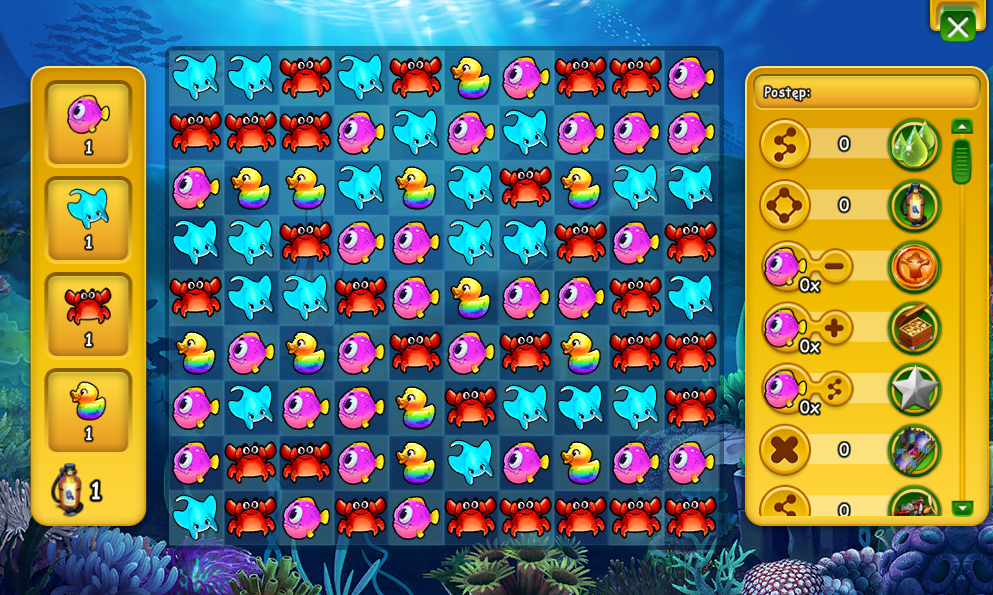993x595 pixels.
Task: Select the treasure chest reward icon
Action: pyautogui.click(x=914, y=327)
